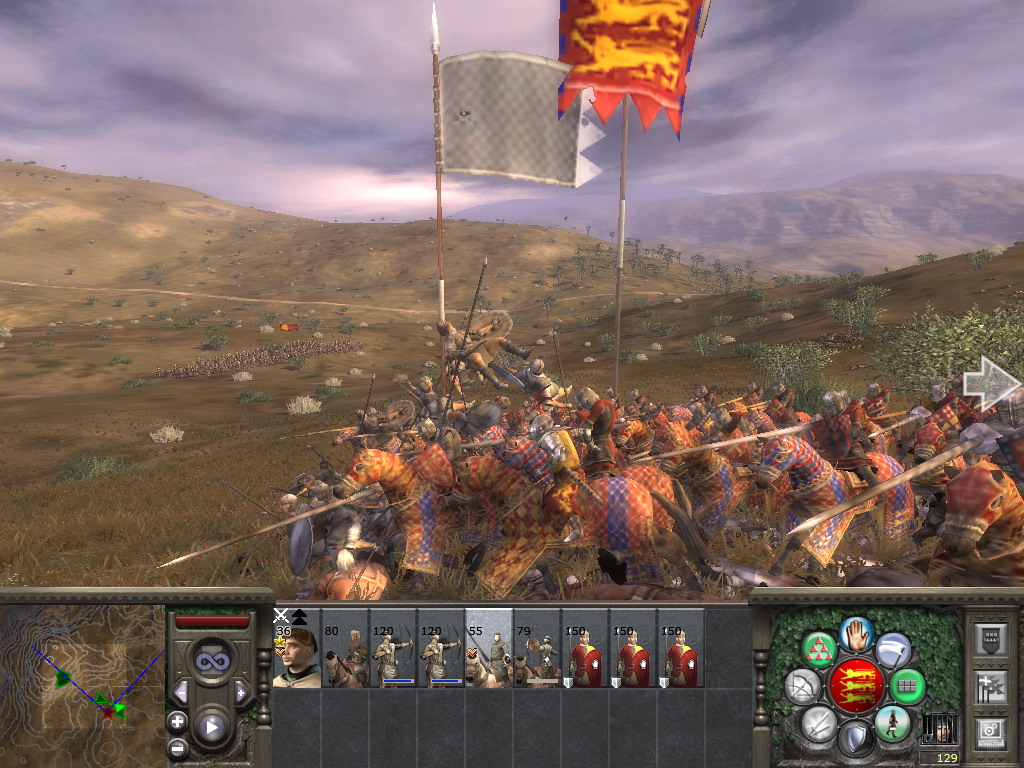Viewport: 1024px width, 768px height.
Task: Halt units with the raised hand button
Action: pos(856,633)
